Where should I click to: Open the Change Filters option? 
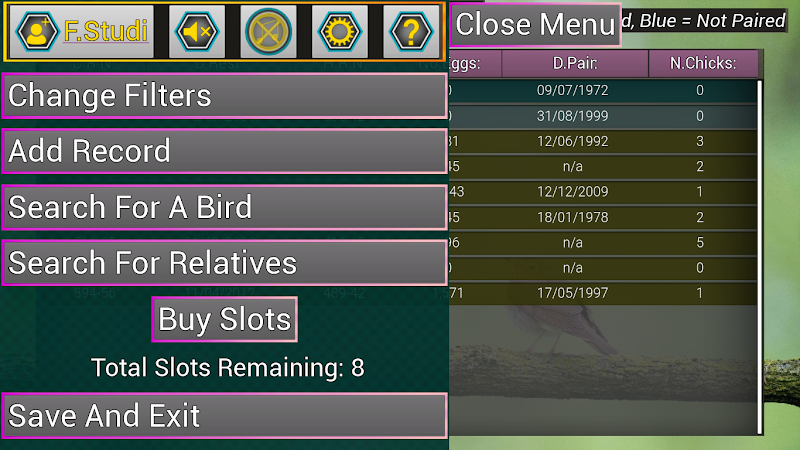224,96
